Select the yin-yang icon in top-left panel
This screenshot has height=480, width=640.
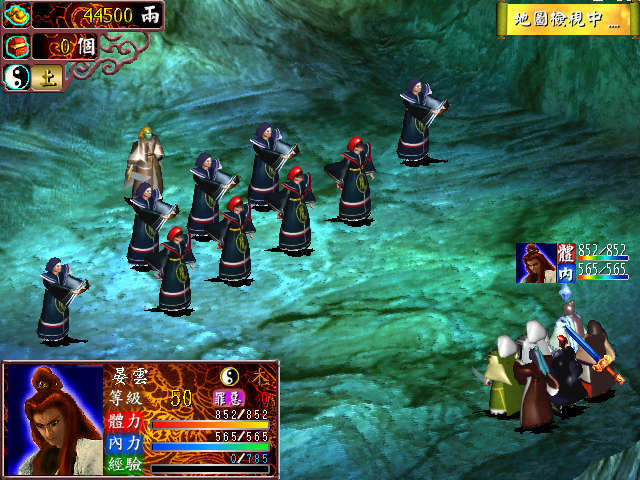[17, 77]
